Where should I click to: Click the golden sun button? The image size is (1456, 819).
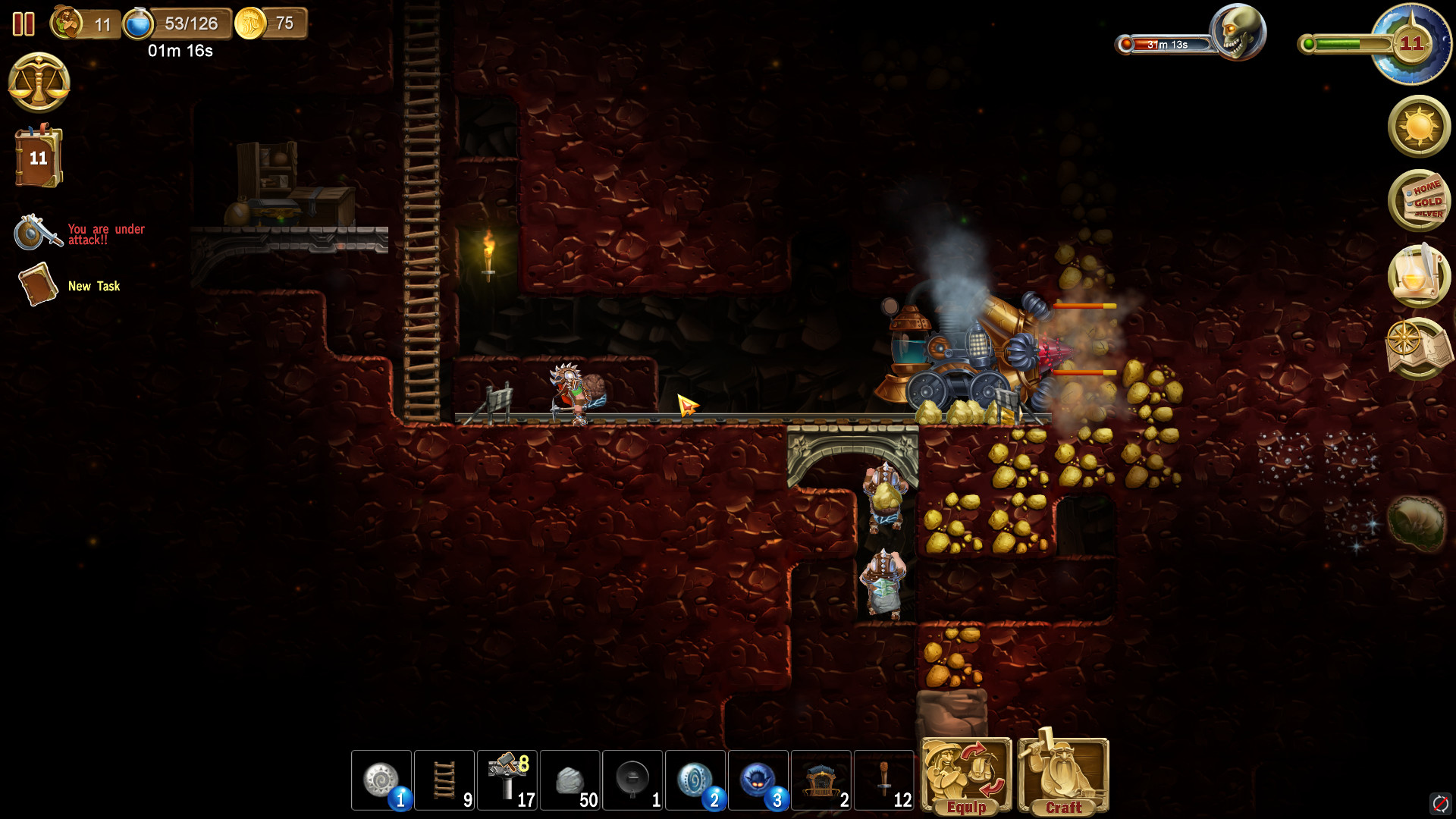tap(1419, 127)
